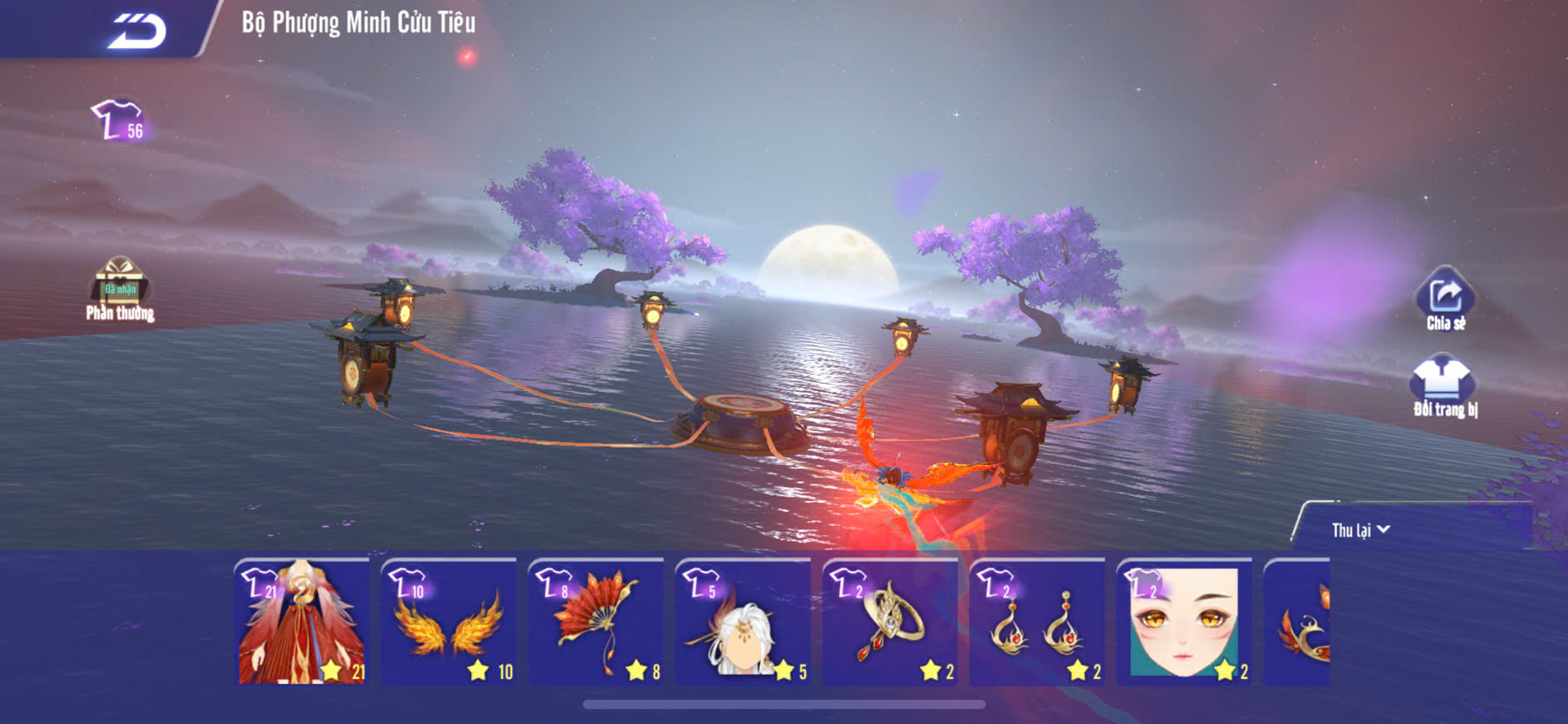Choose the golden flame wings item
This screenshot has width=1568, height=724.
click(x=449, y=622)
